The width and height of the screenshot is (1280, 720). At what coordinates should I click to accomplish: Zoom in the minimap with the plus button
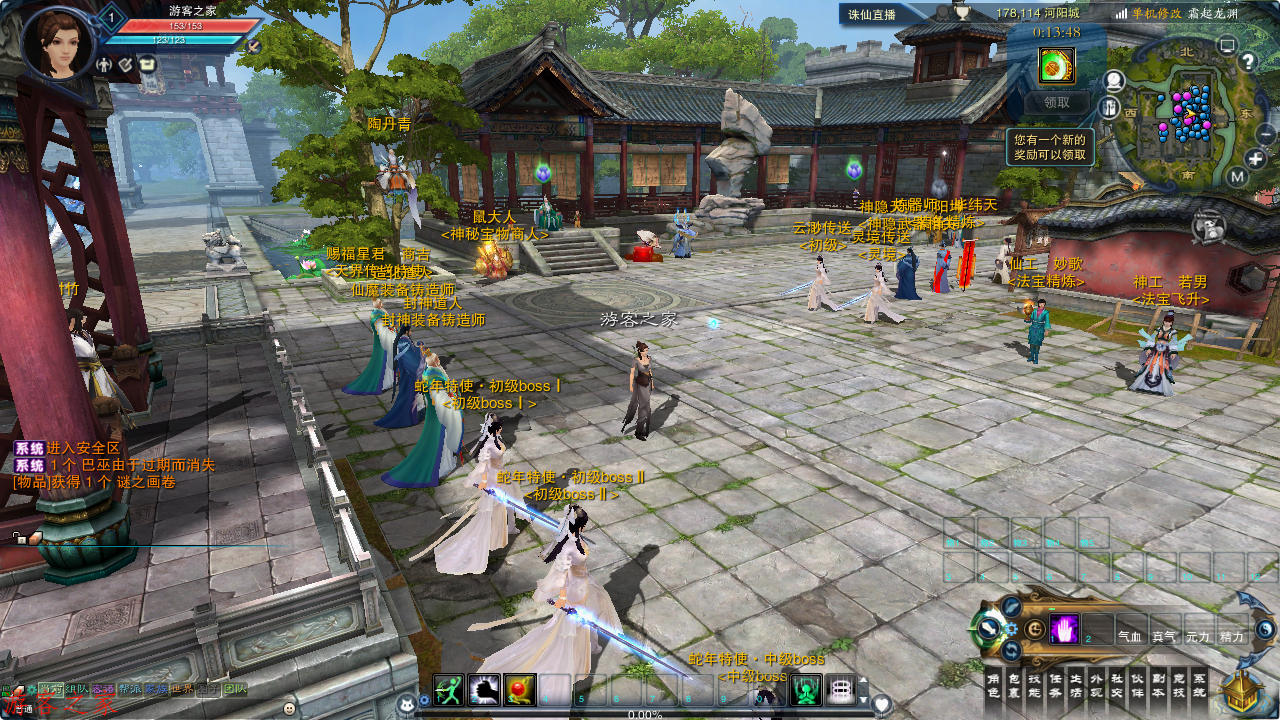pyautogui.click(x=1256, y=159)
